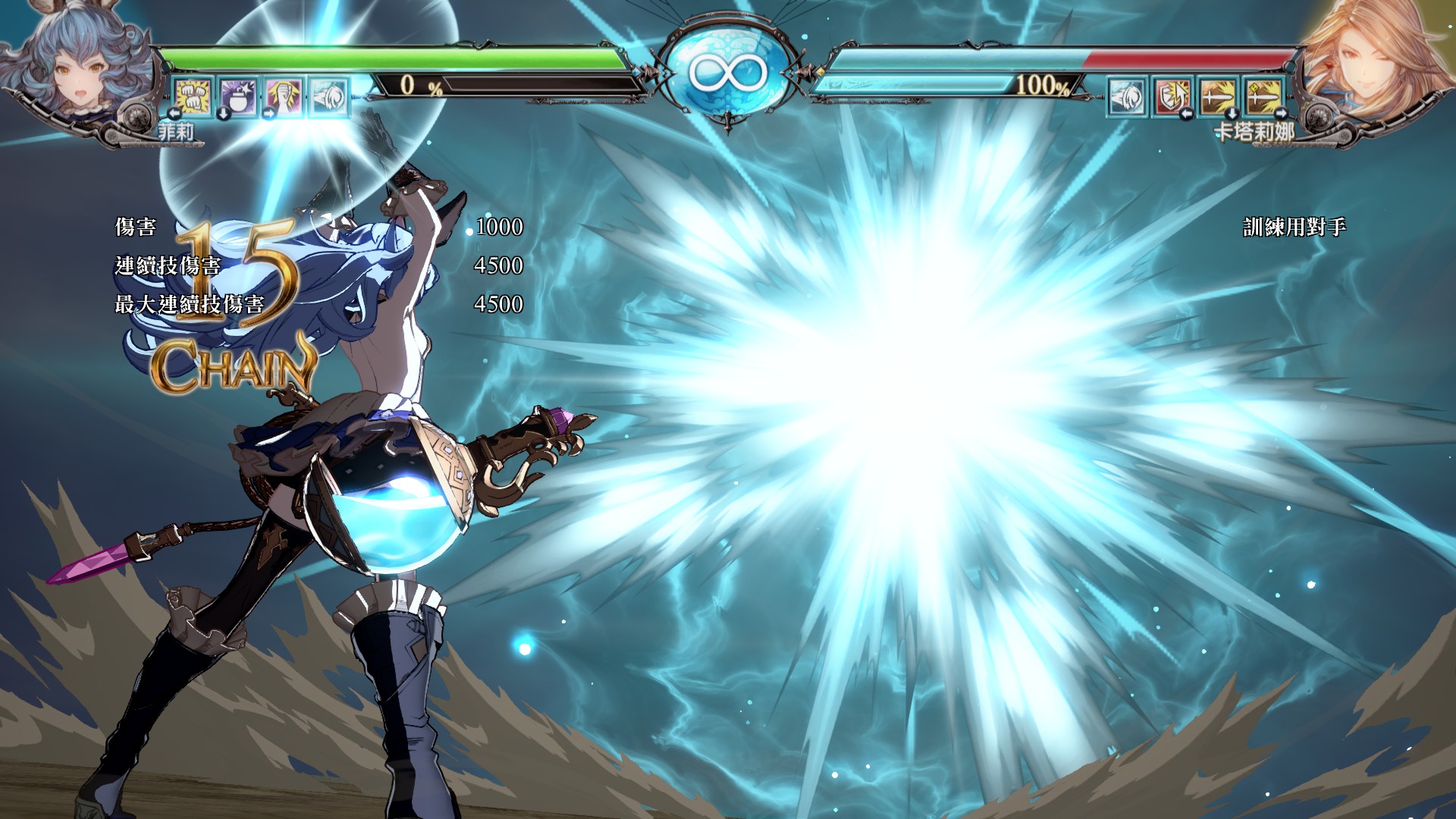Activate Katalina's red shield skill
Viewport: 1456px width, 819px height.
click(x=1172, y=97)
